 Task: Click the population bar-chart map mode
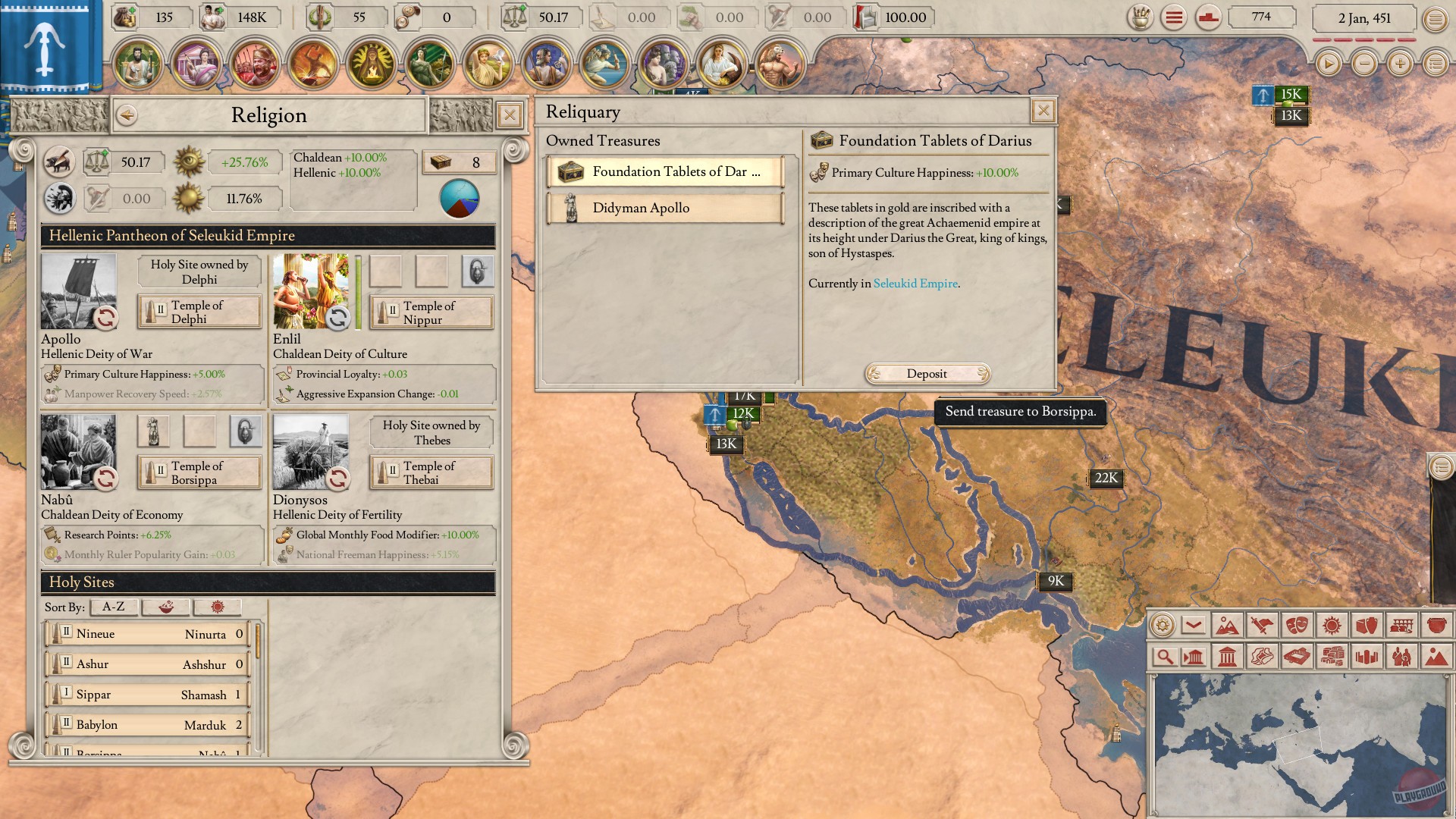click(x=1367, y=657)
